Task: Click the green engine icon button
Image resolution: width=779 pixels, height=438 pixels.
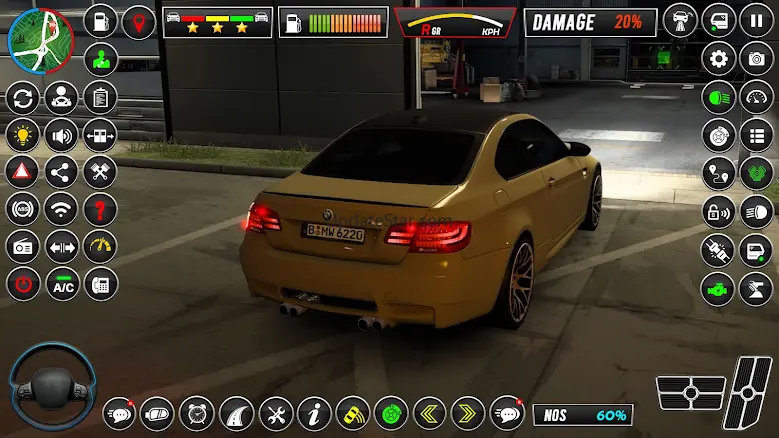Action: pyautogui.click(x=718, y=286)
